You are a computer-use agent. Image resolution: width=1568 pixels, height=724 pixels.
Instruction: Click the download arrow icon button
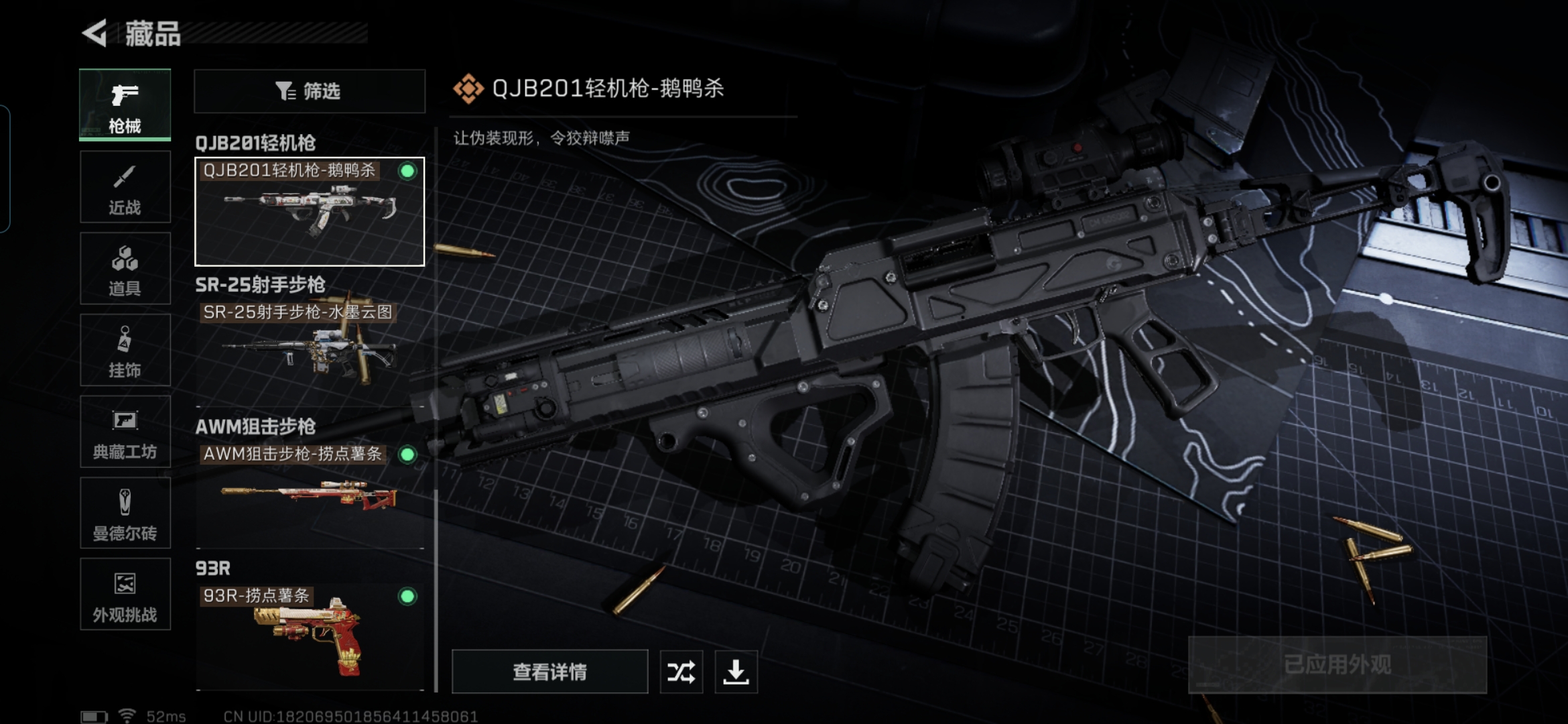coord(736,672)
